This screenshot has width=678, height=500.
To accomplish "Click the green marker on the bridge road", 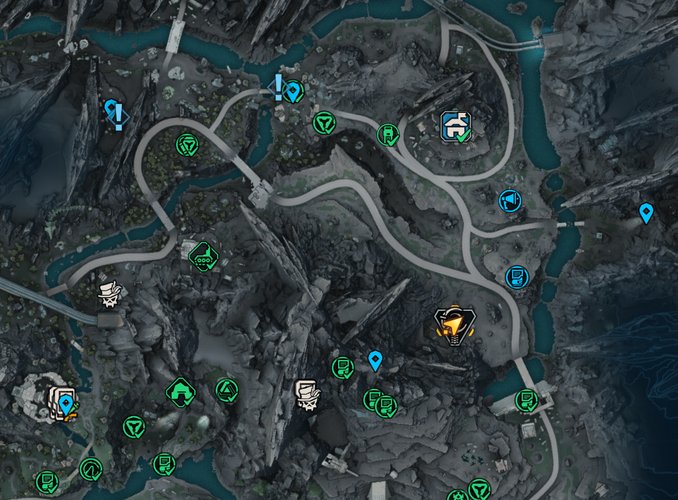I will click(x=526, y=401).
